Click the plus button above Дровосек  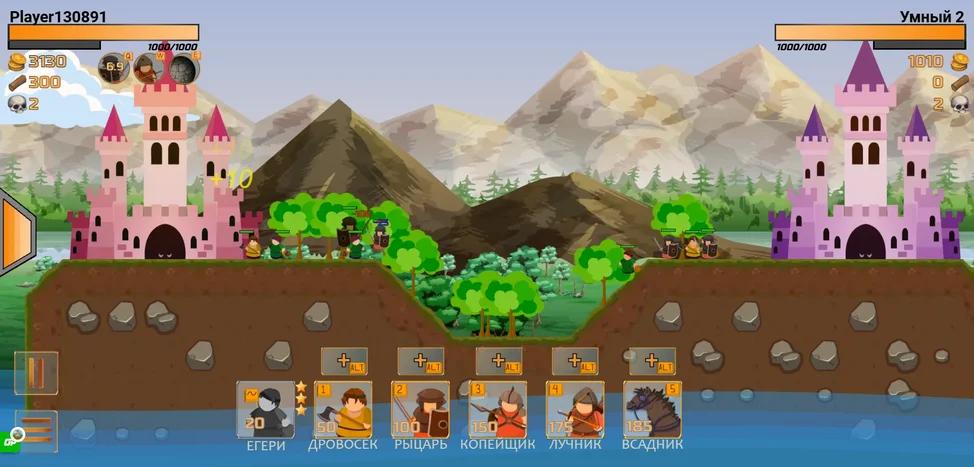click(x=343, y=361)
